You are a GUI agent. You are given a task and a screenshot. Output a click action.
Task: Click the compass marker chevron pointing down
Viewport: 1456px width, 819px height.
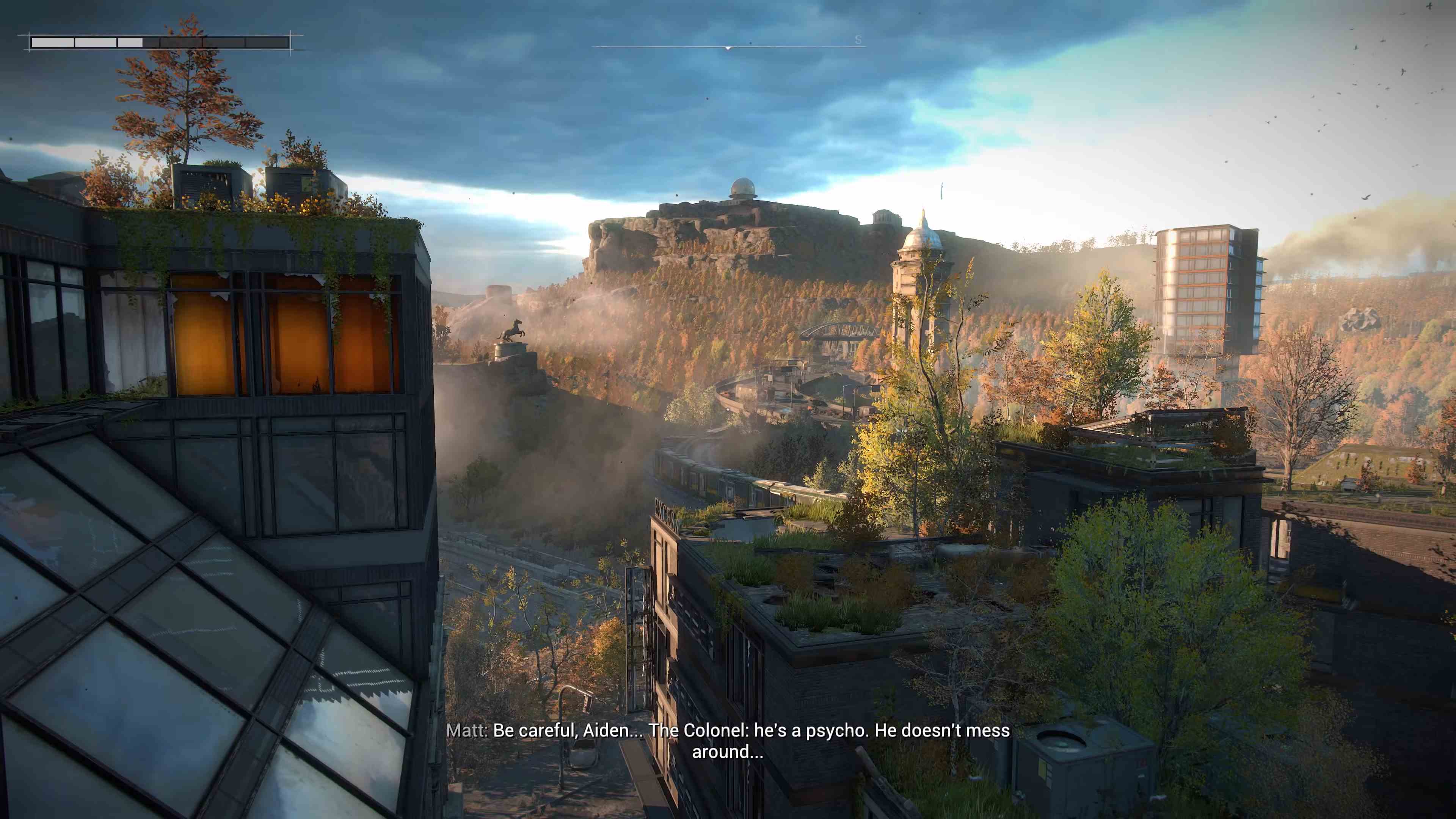pos(728,49)
